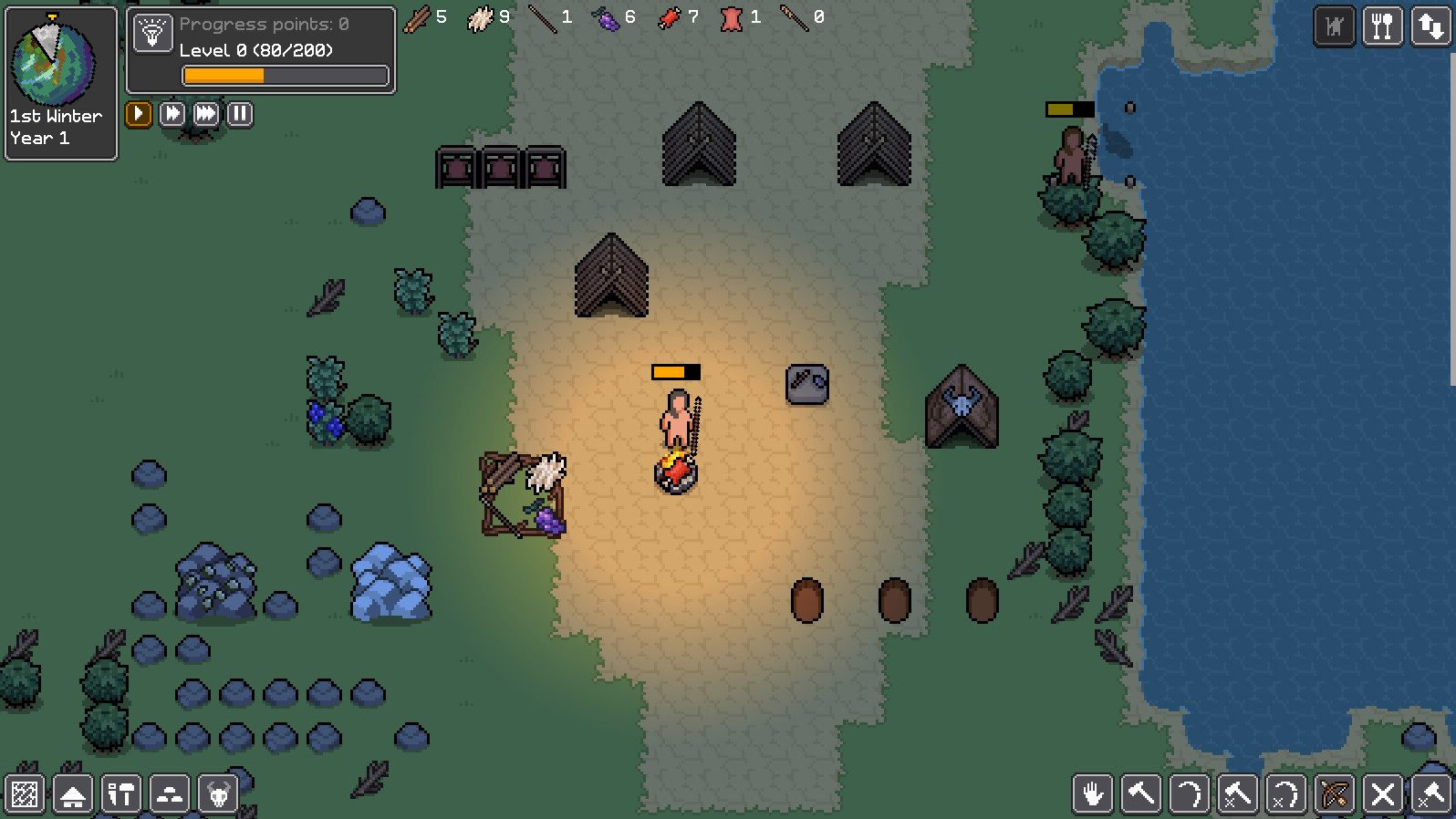1456x819 pixels.
Task: Click the flooring zone pattern icon
Action: point(25,794)
